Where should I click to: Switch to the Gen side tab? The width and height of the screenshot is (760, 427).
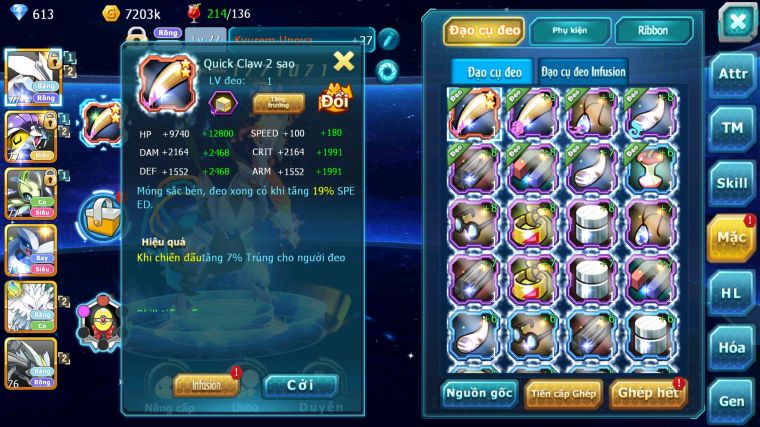point(732,400)
